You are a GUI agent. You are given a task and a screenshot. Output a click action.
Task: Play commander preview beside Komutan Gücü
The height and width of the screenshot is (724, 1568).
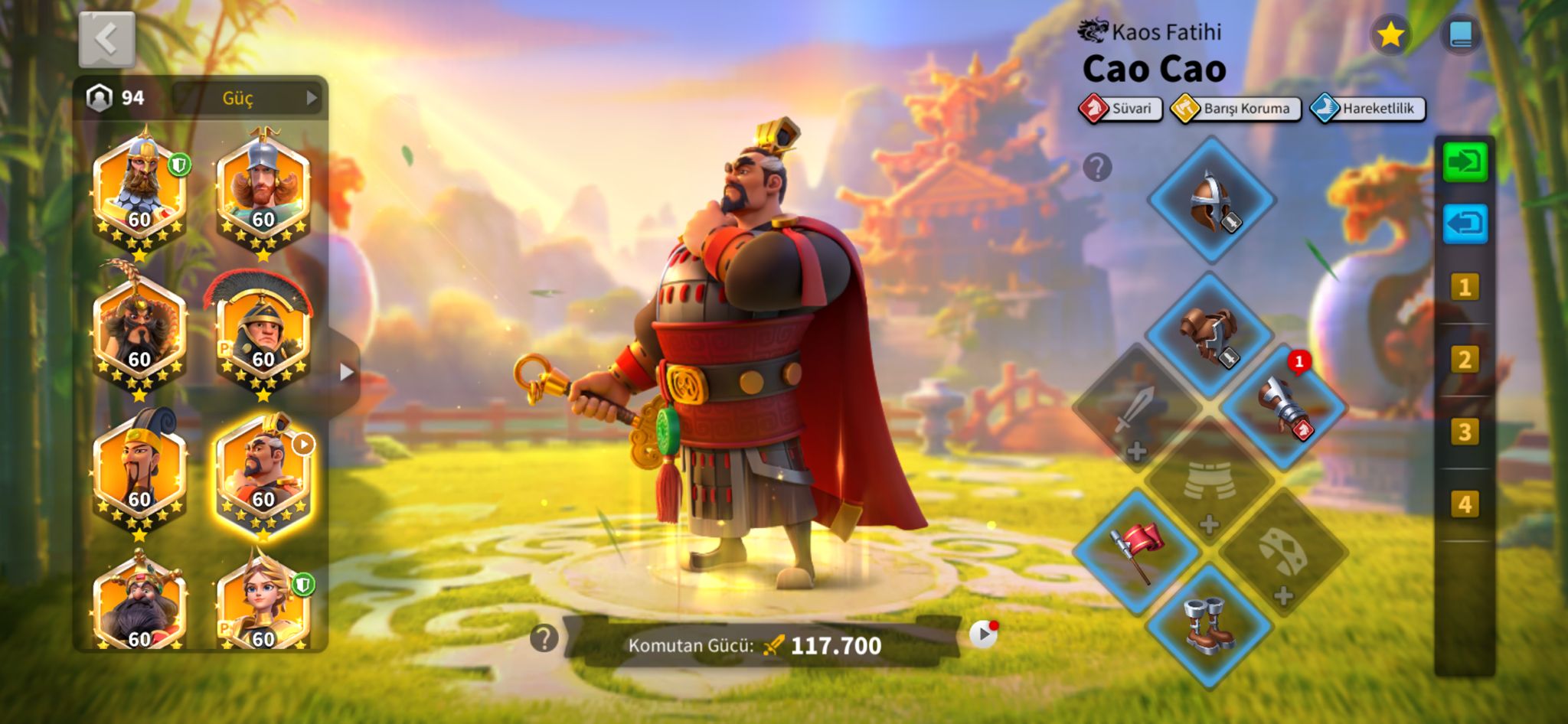(983, 634)
